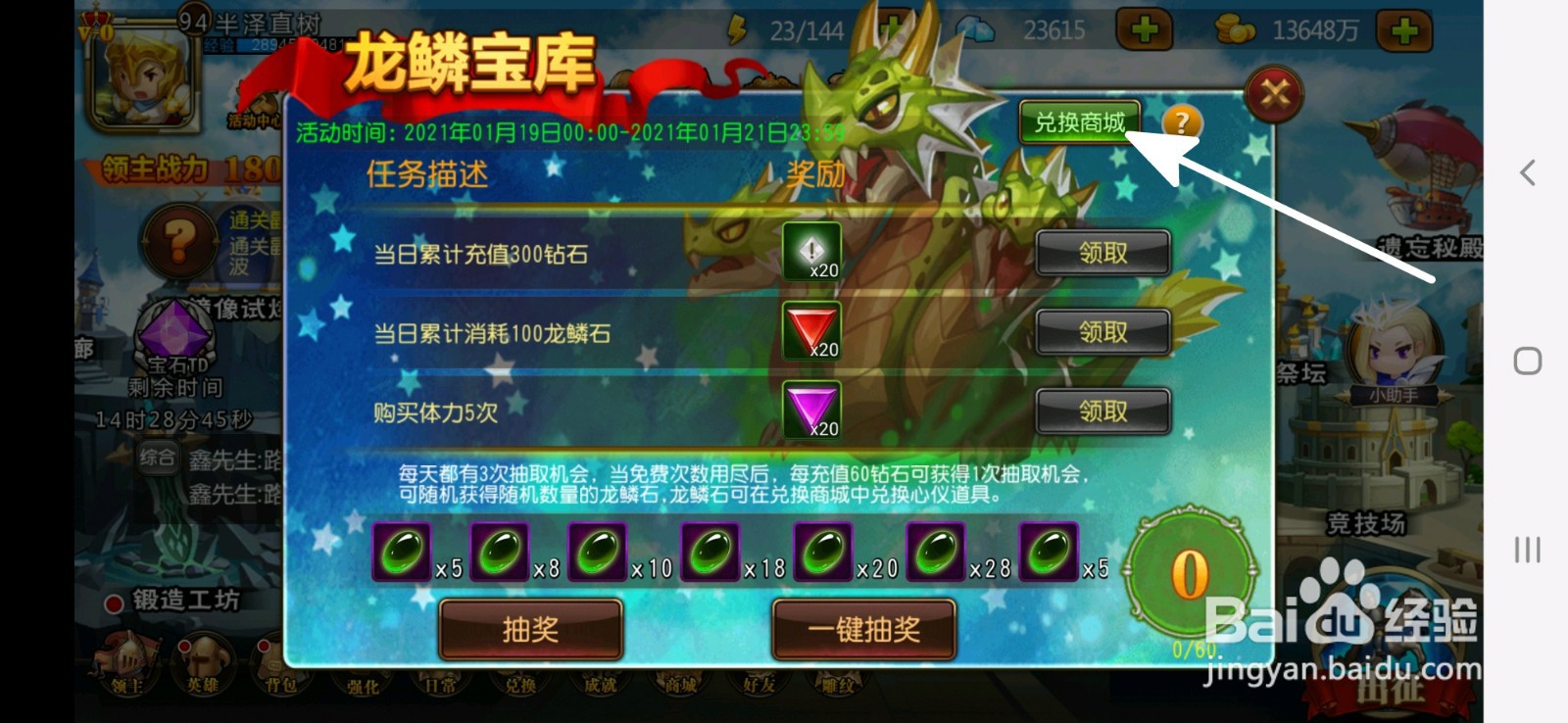Open the 好友 (Friends) icon
The height and width of the screenshot is (723, 1568).
click(x=759, y=681)
